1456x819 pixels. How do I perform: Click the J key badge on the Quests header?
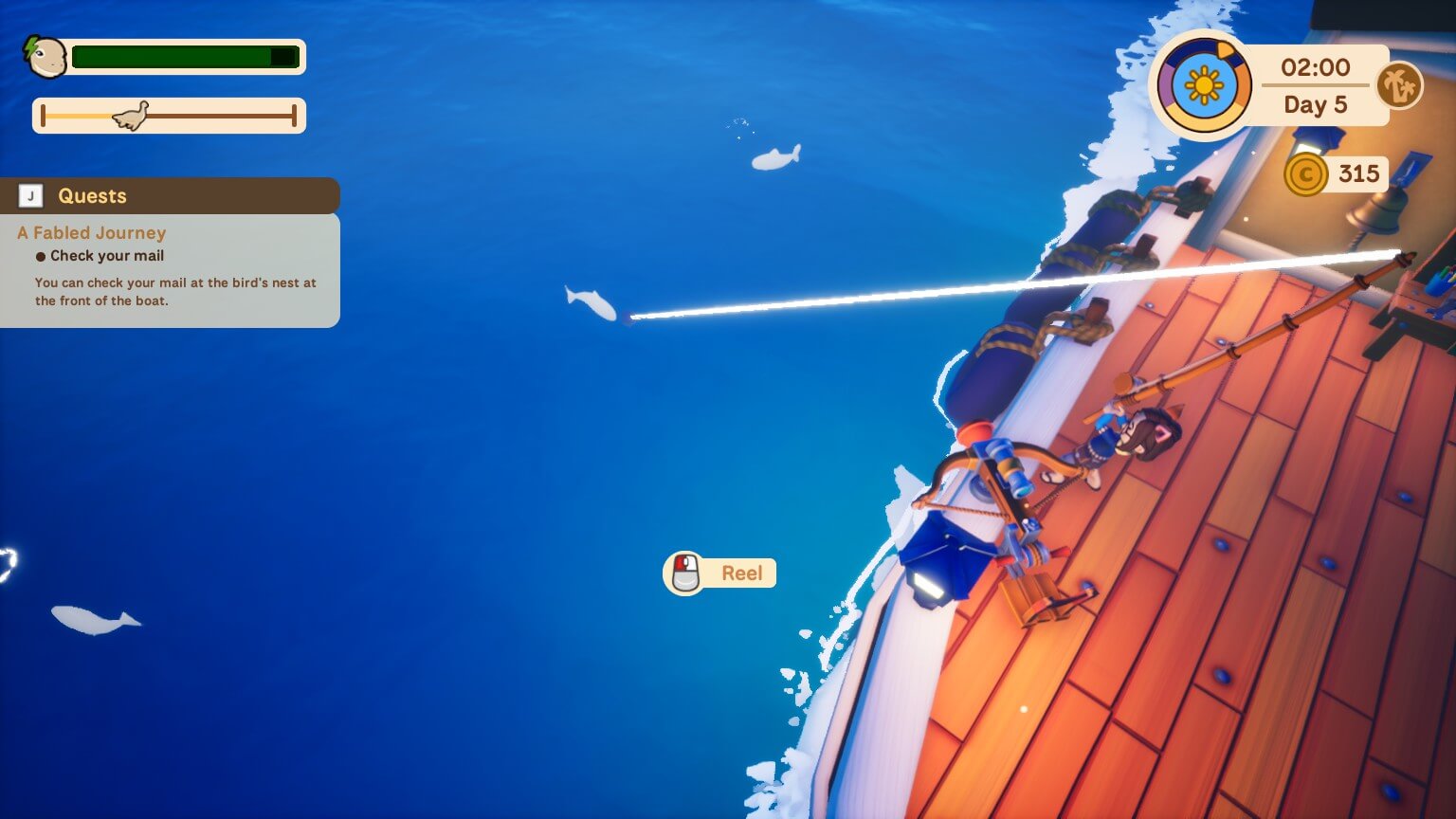tap(29, 195)
